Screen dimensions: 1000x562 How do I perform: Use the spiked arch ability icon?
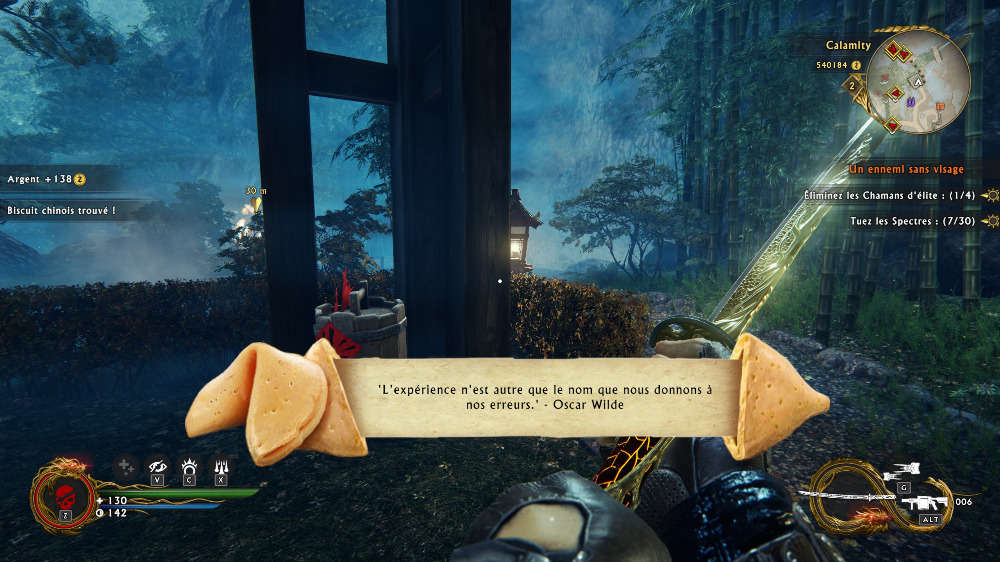click(189, 466)
